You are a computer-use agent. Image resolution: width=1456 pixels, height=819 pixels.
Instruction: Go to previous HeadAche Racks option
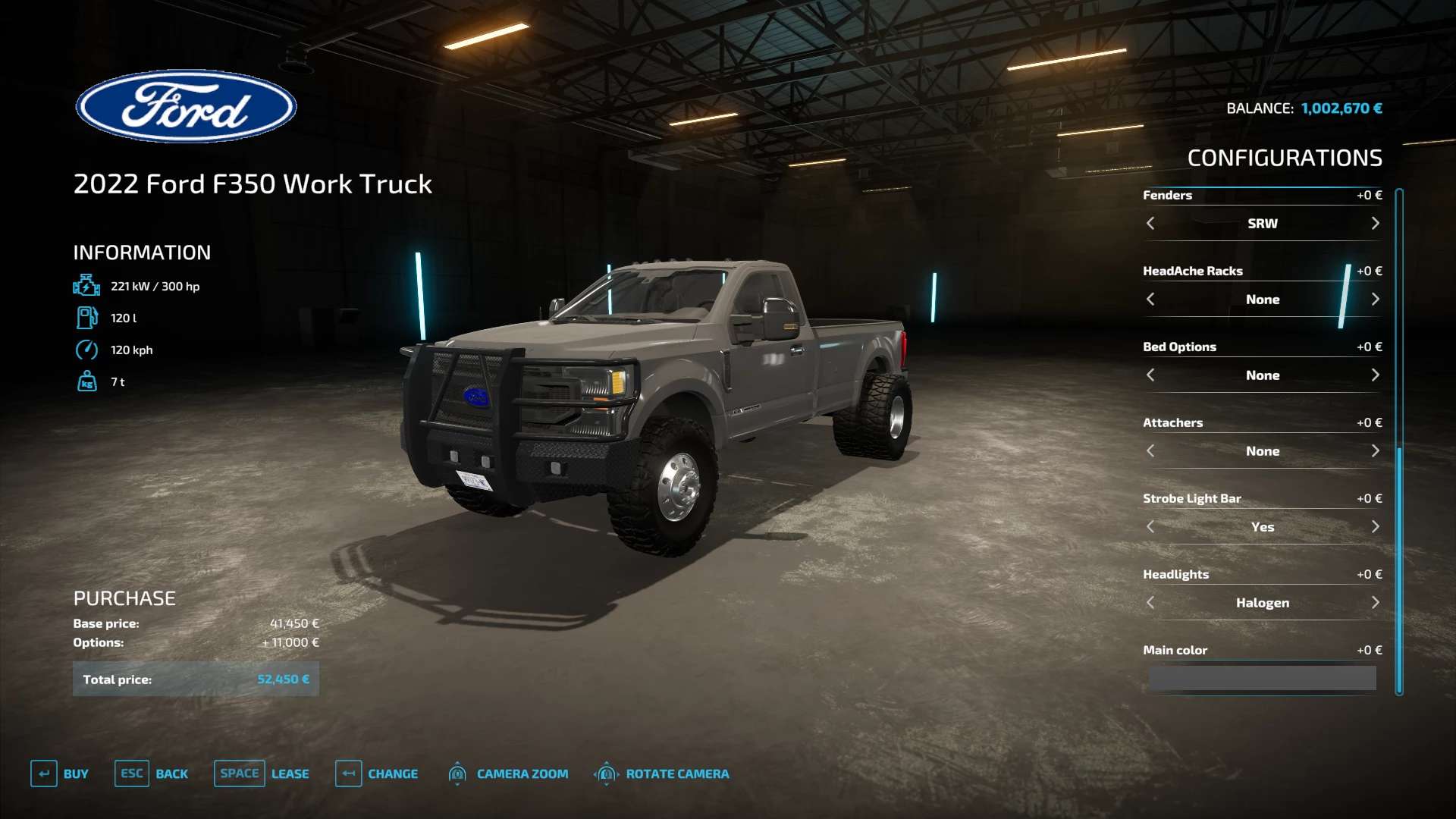pyautogui.click(x=1150, y=300)
